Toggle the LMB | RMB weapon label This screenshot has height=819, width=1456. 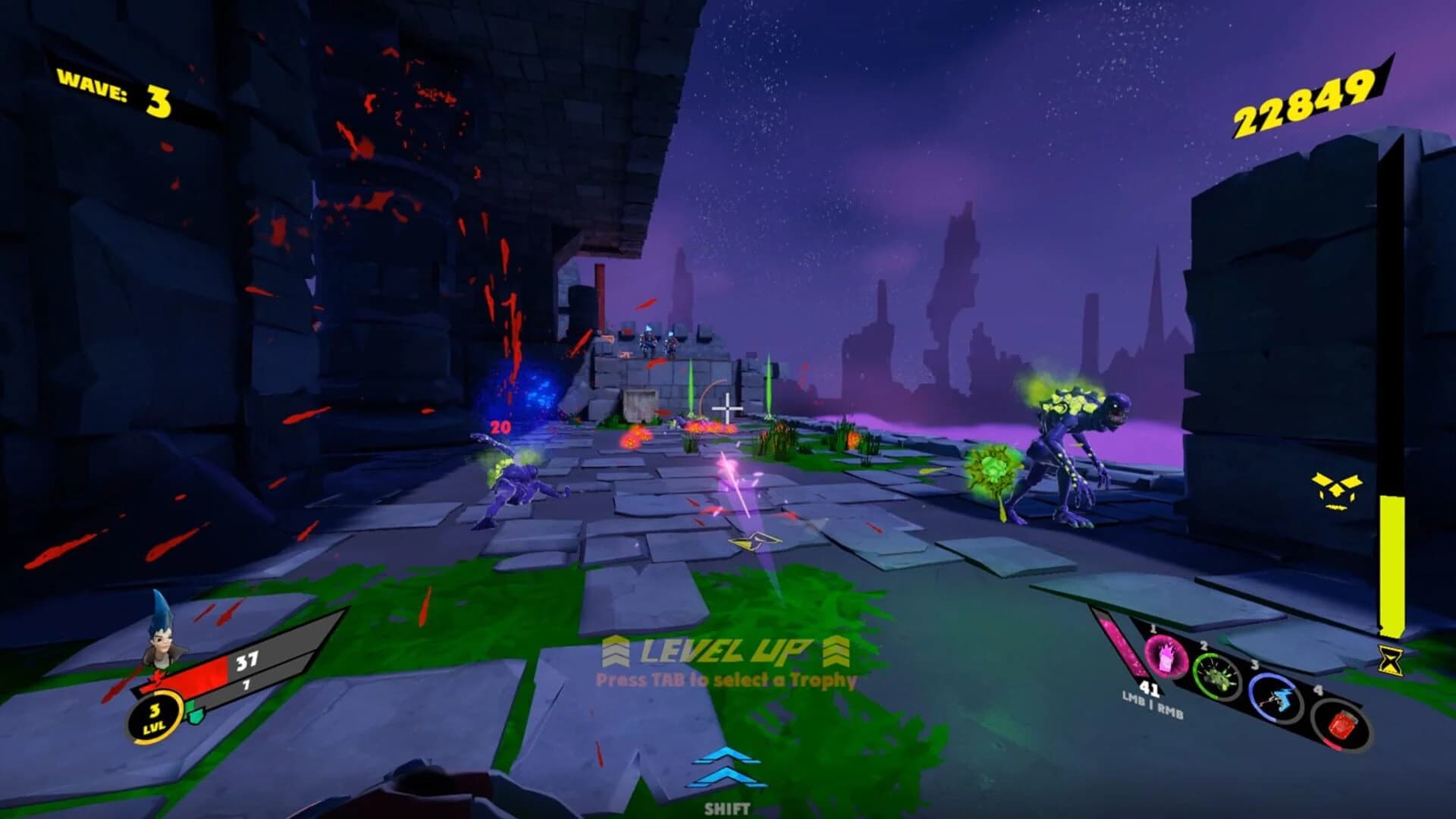click(x=1152, y=706)
